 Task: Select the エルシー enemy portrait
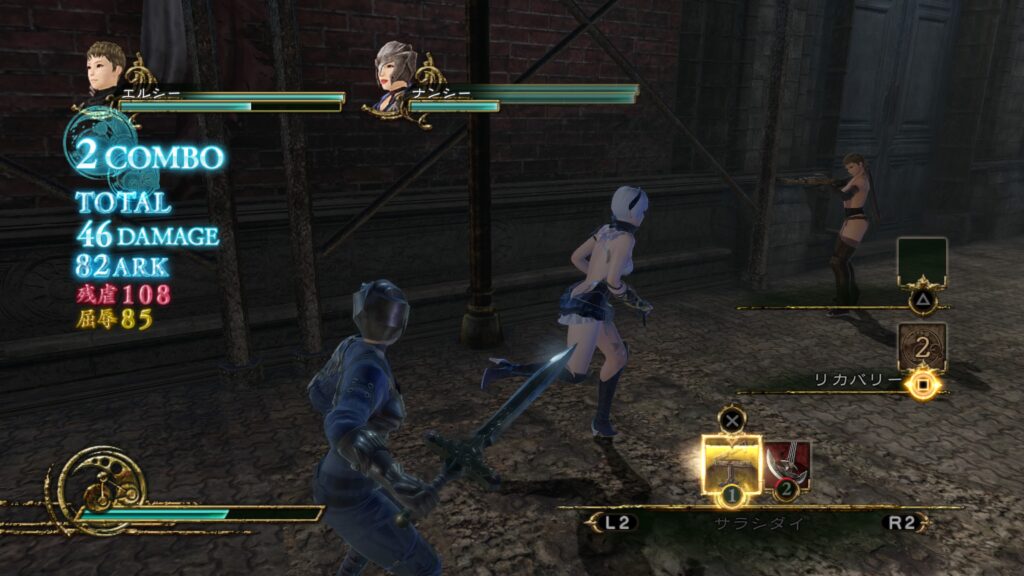[x=105, y=66]
